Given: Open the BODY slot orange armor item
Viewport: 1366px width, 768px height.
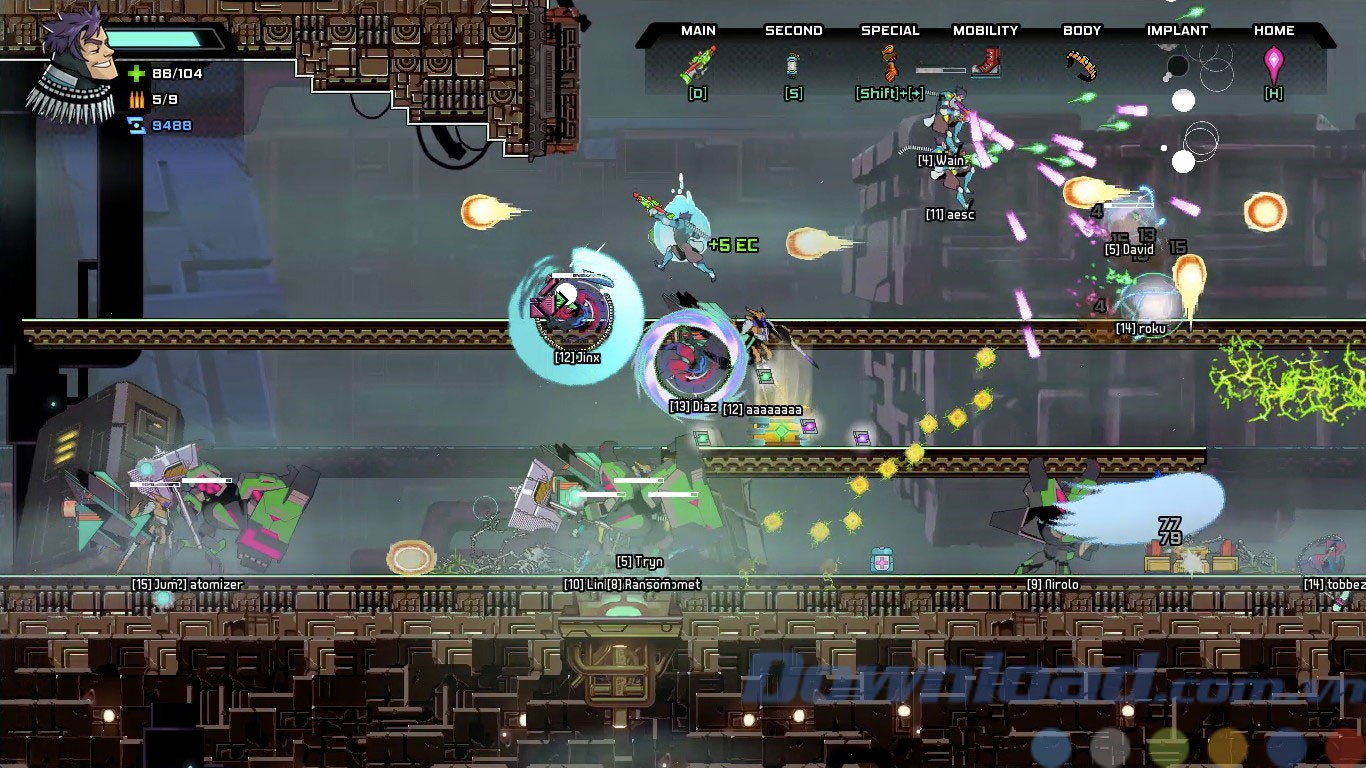Looking at the screenshot, I should click(x=1081, y=64).
